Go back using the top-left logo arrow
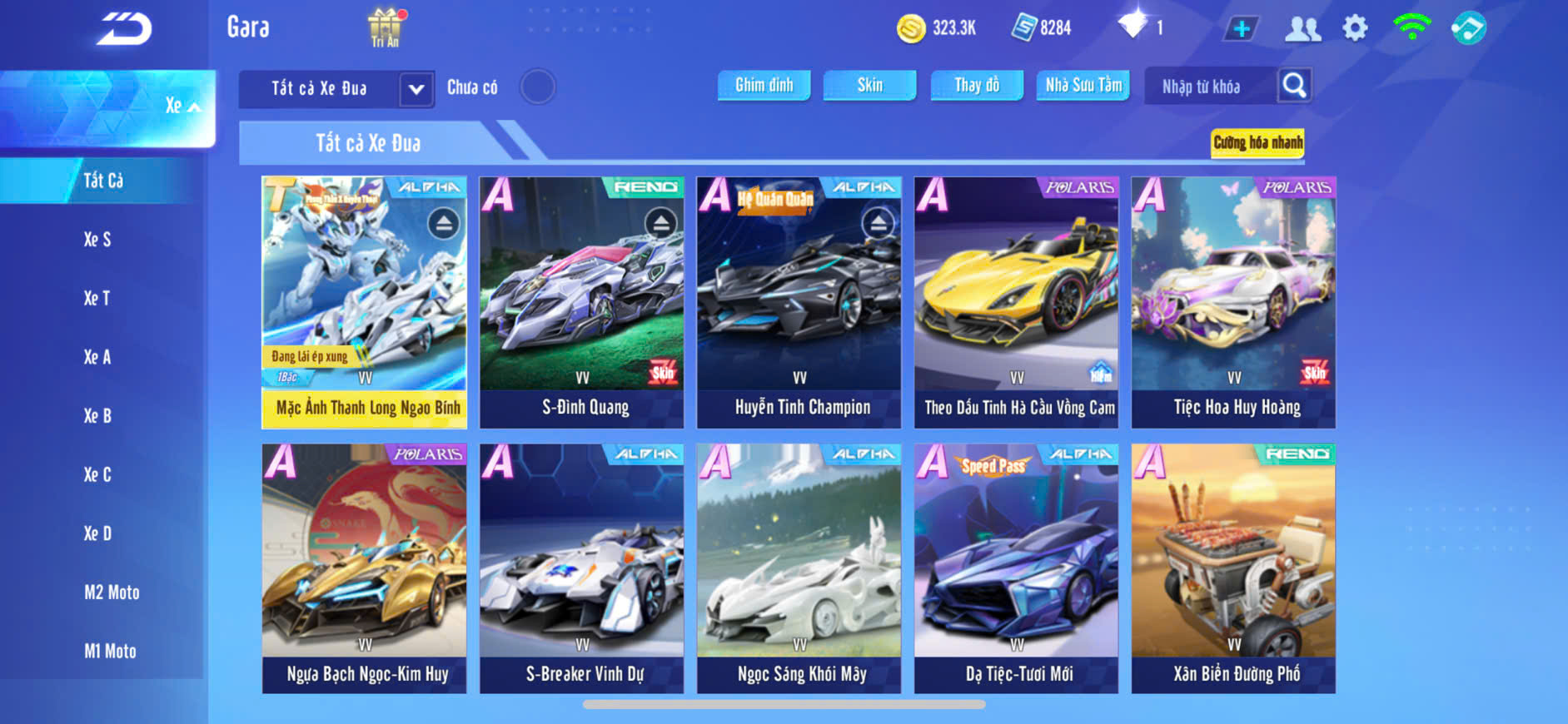 [x=123, y=29]
